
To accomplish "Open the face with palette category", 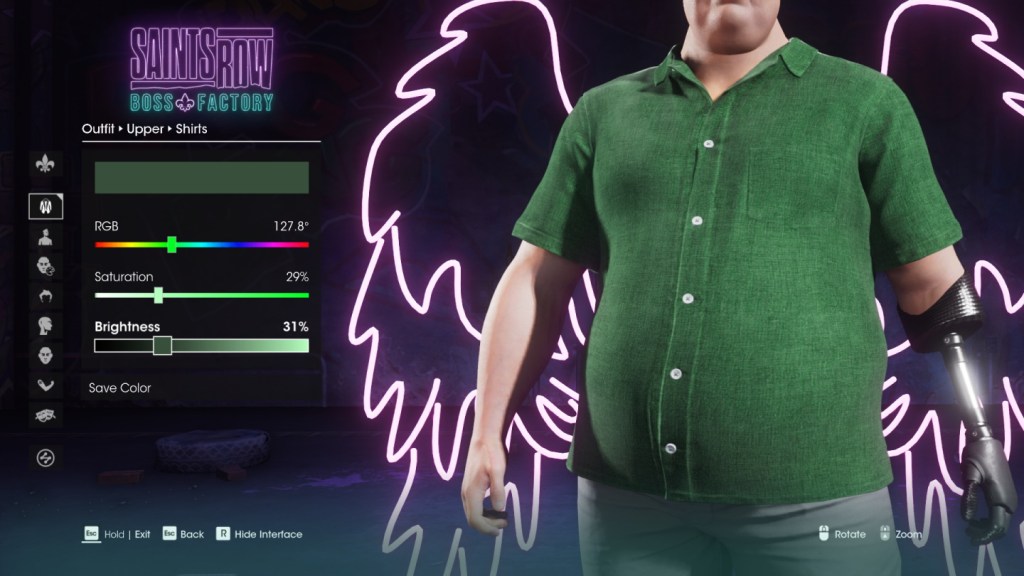I will 45,267.
